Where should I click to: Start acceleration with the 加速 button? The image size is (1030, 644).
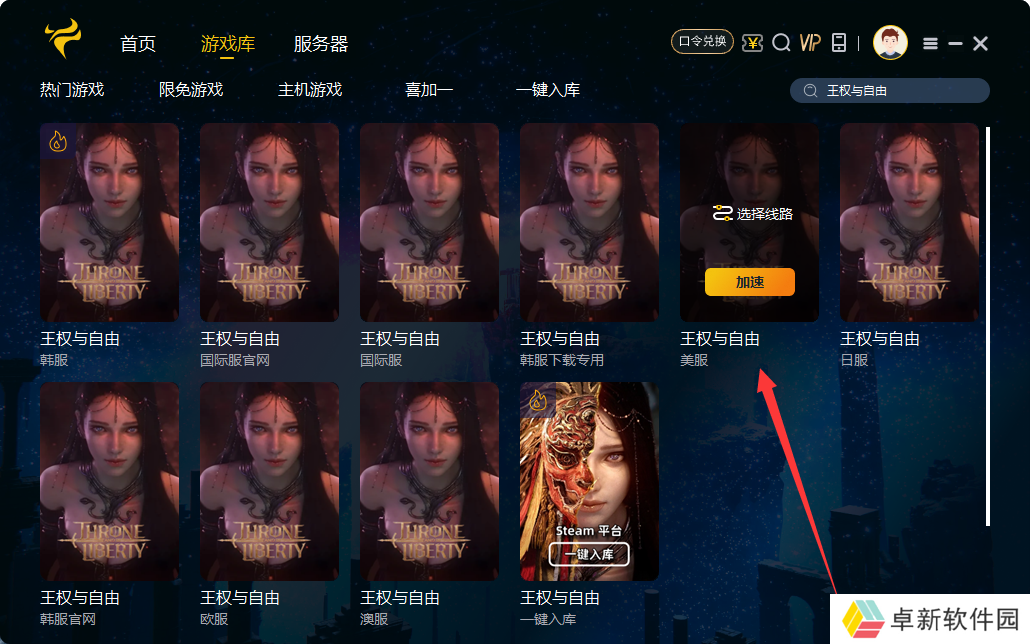(x=750, y=282)
